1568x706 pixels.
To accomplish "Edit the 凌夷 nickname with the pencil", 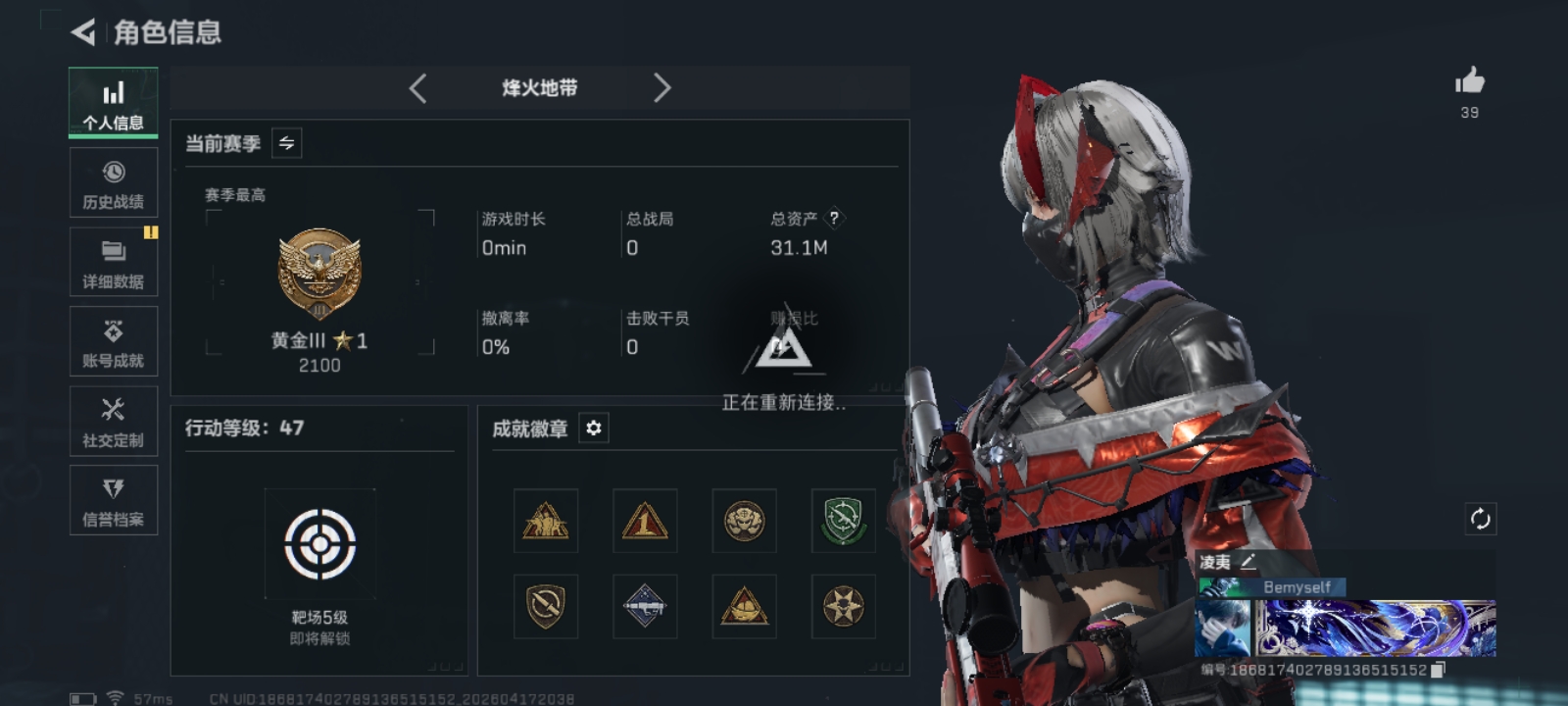I will (x=1248, y=562).
